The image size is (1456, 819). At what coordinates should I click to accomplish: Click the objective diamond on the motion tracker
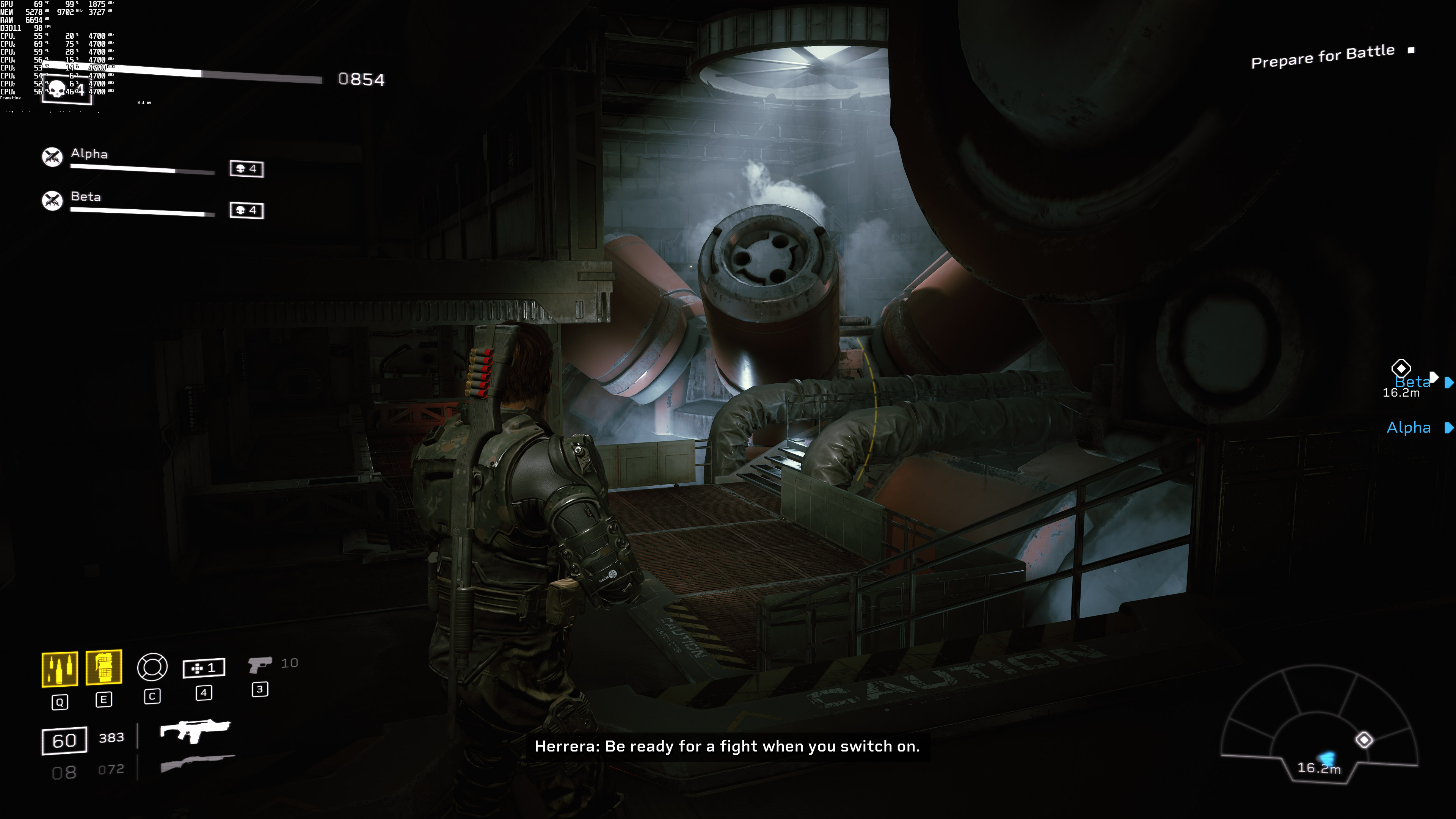[1364, 740]
